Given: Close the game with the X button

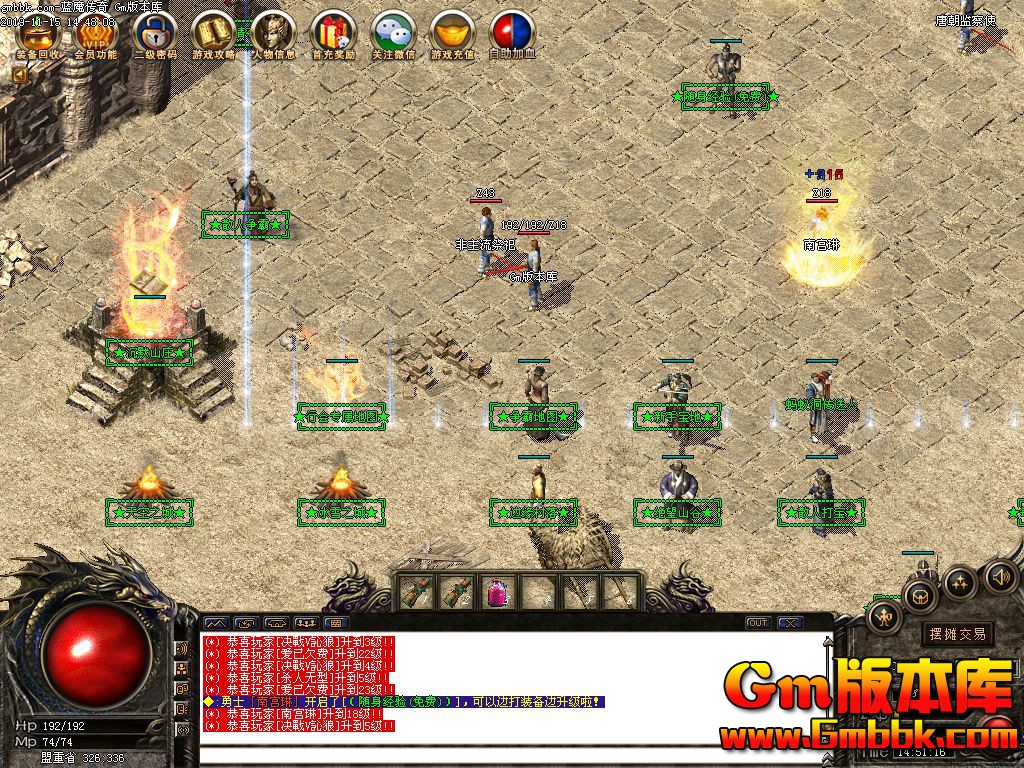Looking at the screenshot, I should pos(790,623).
